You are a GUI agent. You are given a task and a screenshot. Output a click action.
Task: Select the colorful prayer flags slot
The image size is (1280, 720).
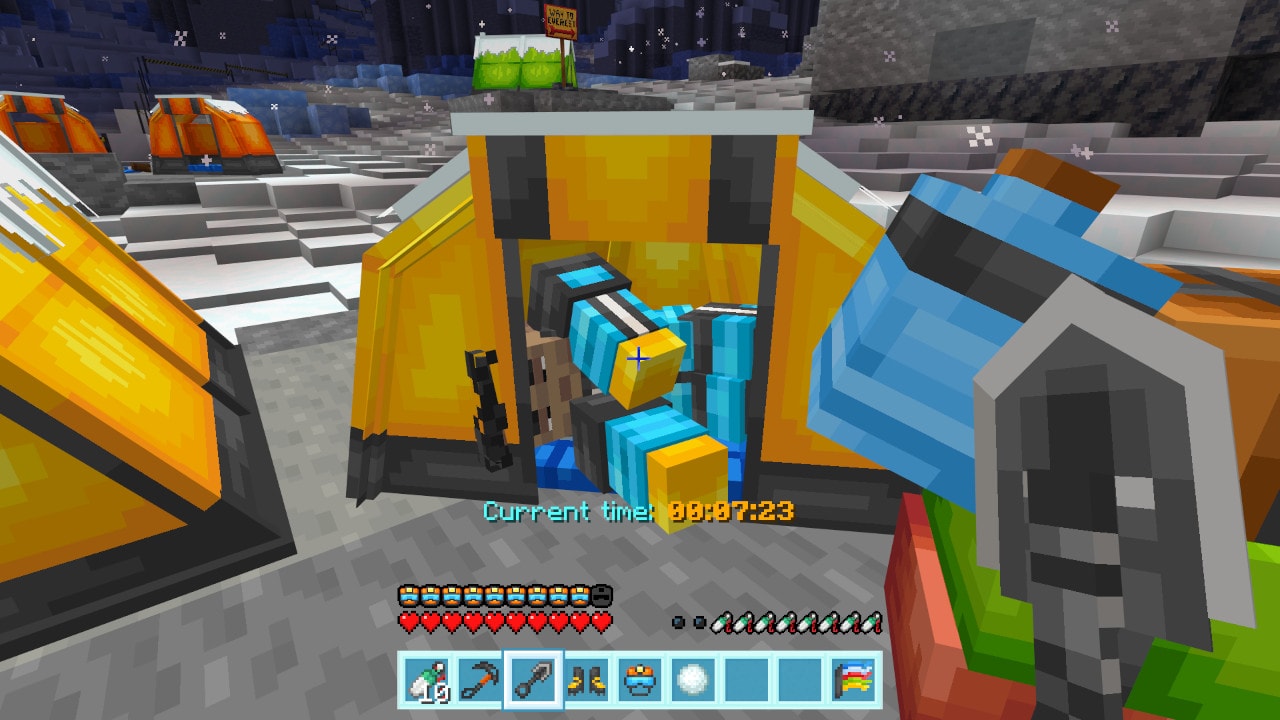[x=854, y=680]
